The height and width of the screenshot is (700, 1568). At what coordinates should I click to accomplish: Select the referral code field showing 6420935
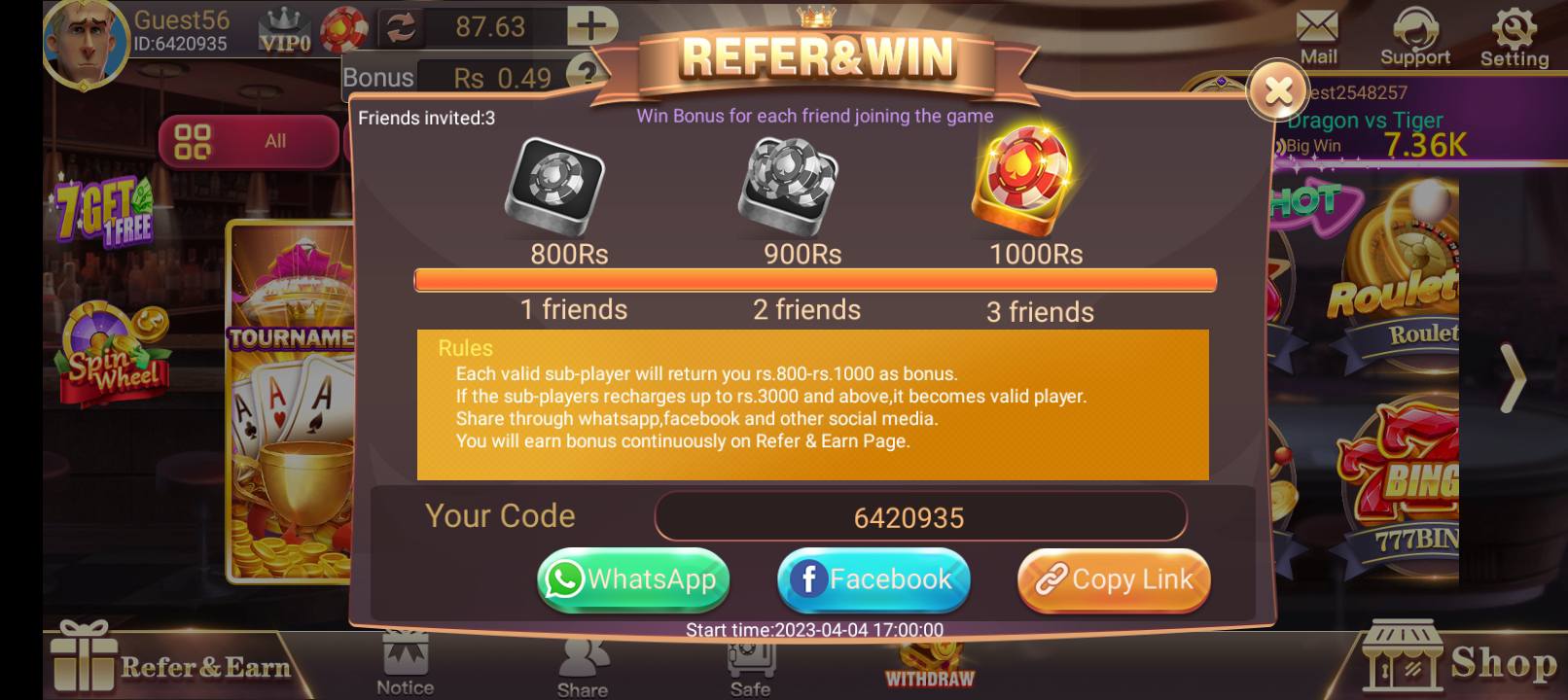coord(917,516)
